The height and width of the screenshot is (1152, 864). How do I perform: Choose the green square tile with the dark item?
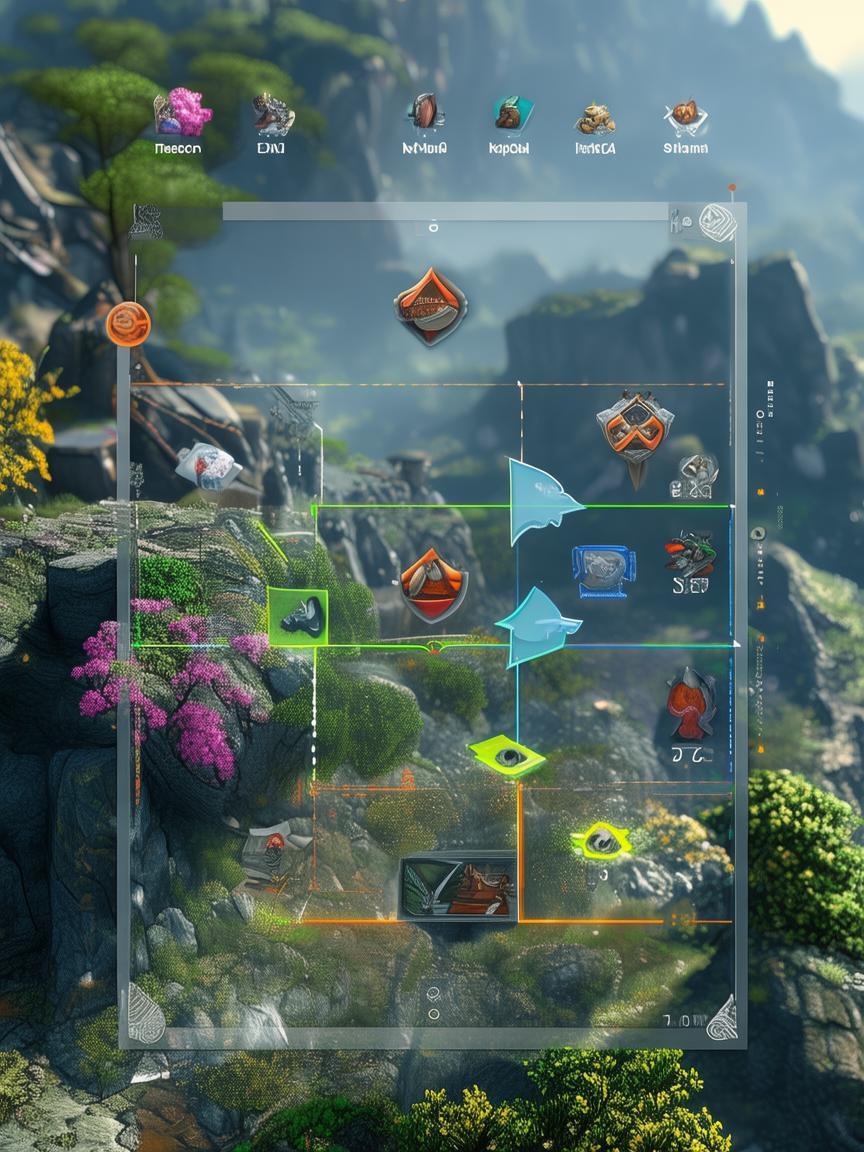[x=297, y=616]
